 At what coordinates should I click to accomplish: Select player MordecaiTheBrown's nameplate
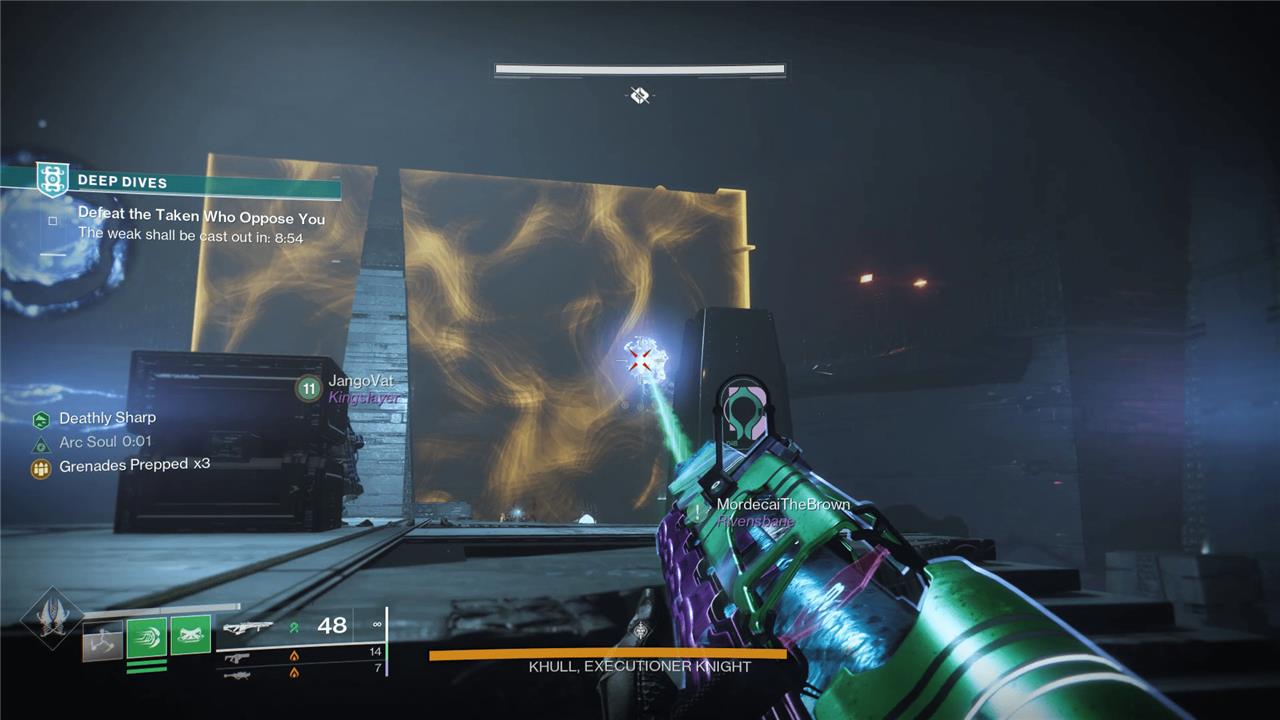[782, 505]
